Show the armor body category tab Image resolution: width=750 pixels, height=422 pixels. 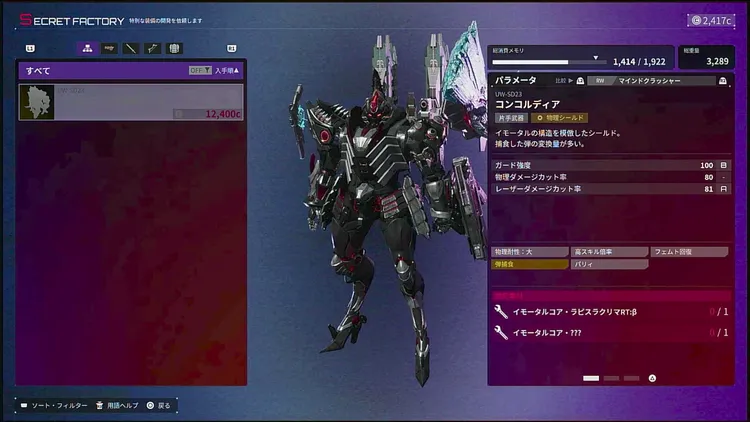(x=174, y=48)
